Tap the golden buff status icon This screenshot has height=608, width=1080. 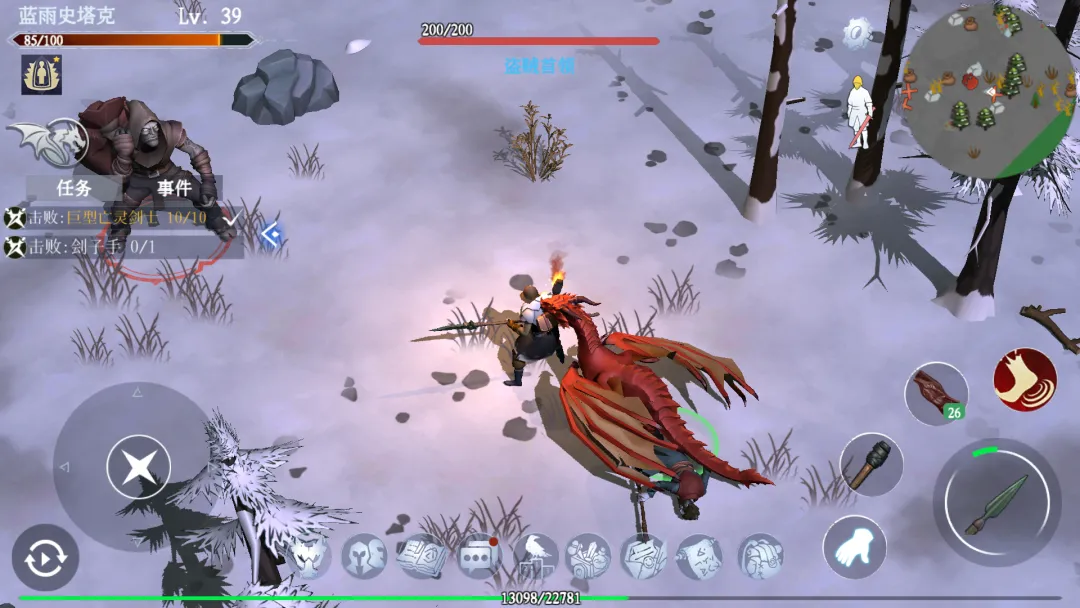41,75
